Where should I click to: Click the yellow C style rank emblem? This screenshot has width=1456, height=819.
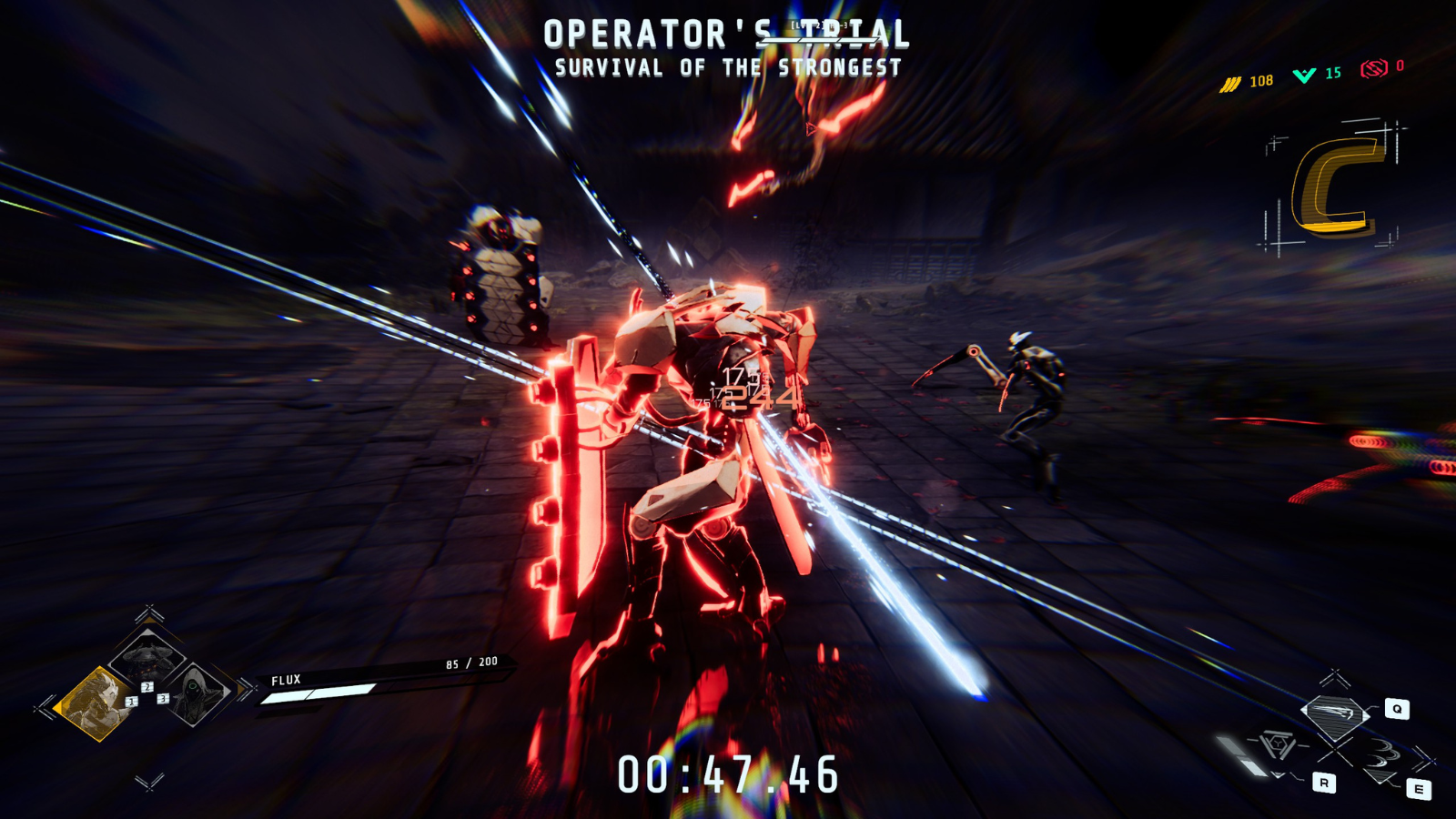click(1334, 187)
